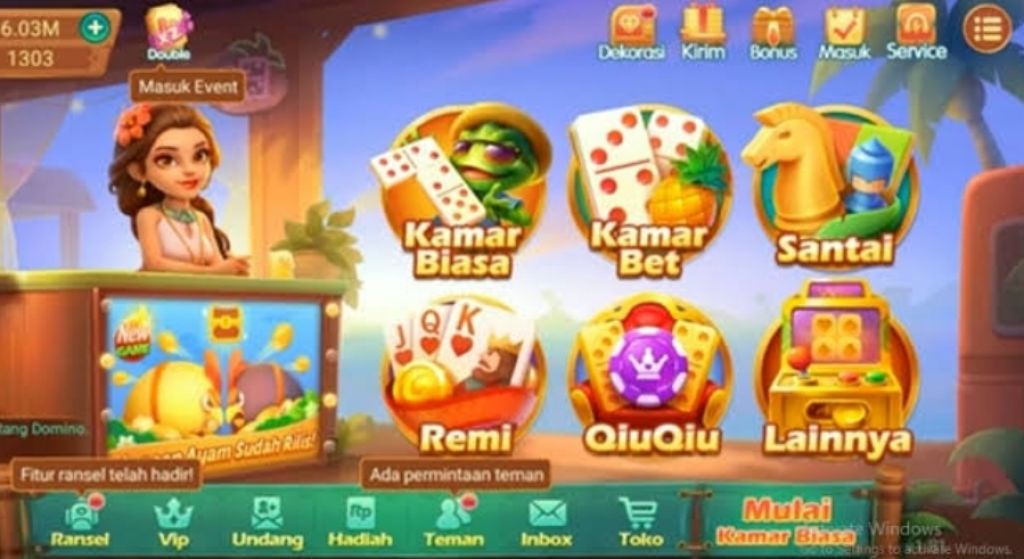This screenshot has height=559, width=1024.
Task: Open the Vip crown menu
Action: point(172,522)
